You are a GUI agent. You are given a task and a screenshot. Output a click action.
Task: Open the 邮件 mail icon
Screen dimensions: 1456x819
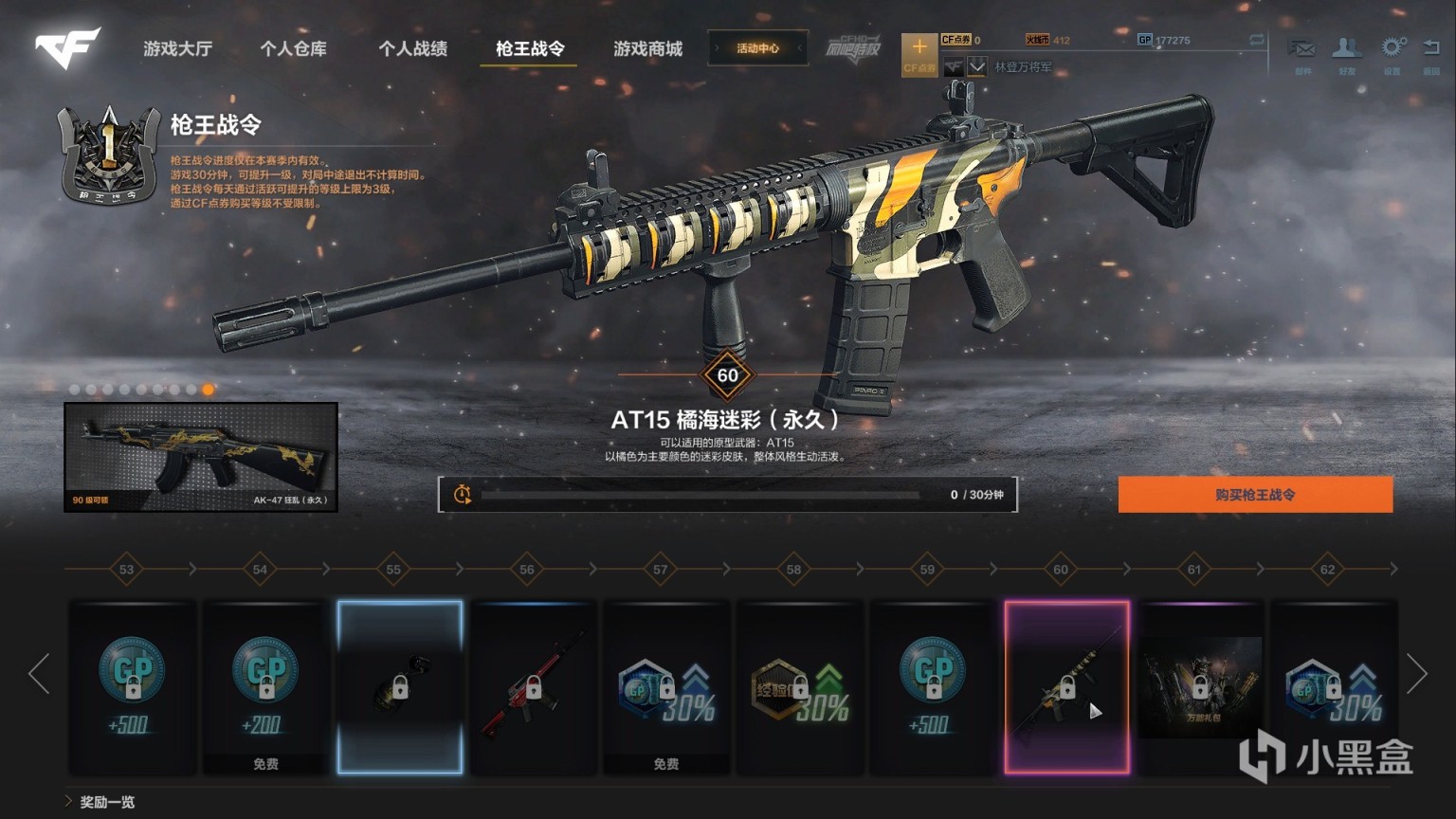coord(1302,51)
